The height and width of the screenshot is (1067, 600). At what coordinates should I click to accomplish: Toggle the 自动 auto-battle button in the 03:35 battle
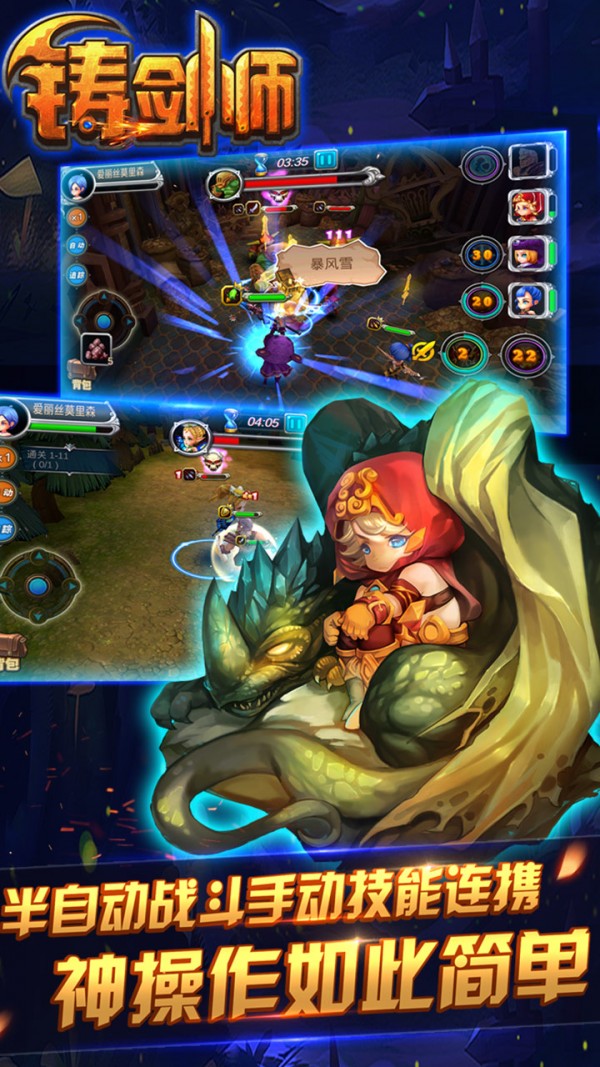[76, 244]
